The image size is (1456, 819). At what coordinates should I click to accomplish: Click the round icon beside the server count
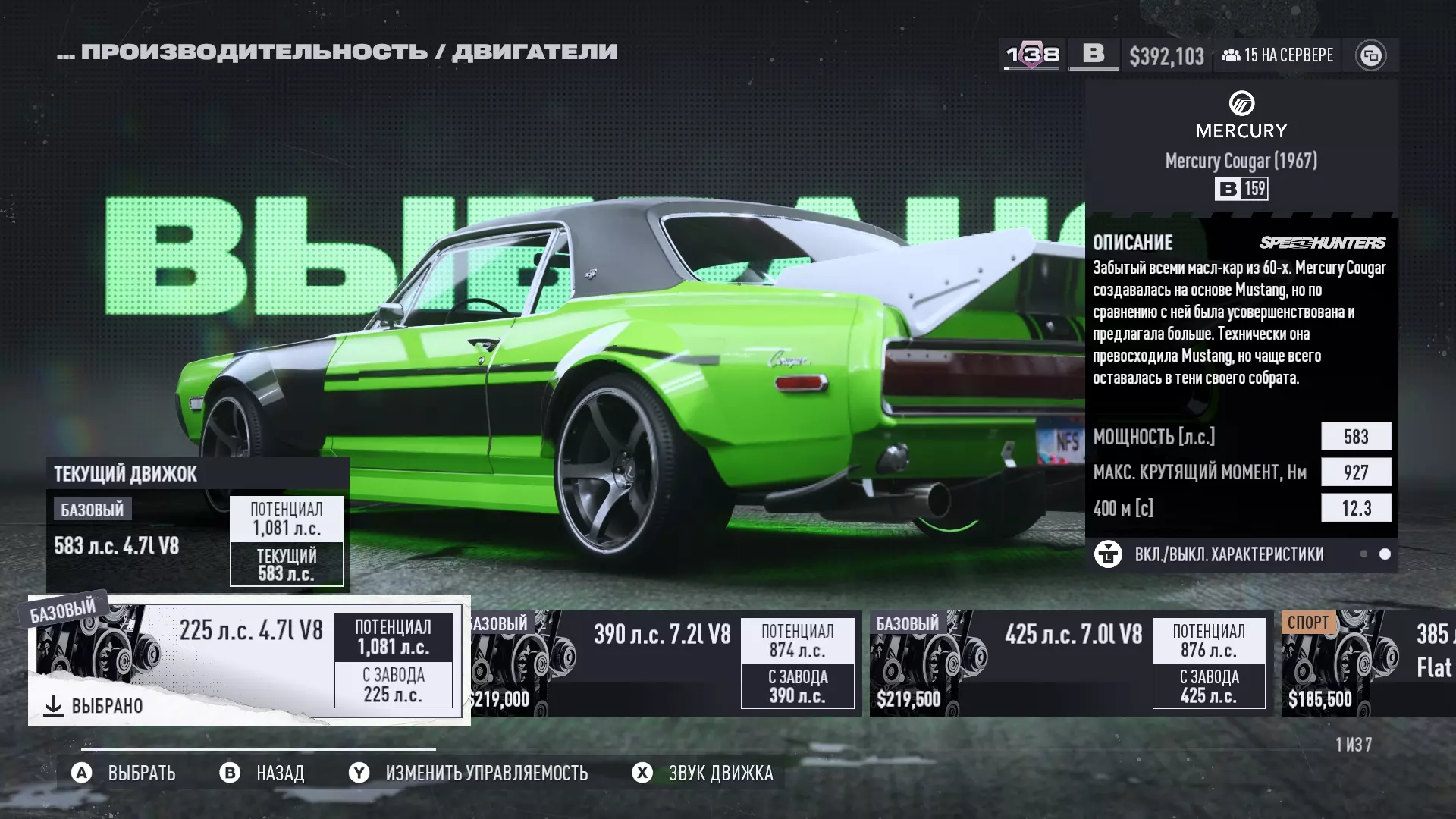(1370, 55)
